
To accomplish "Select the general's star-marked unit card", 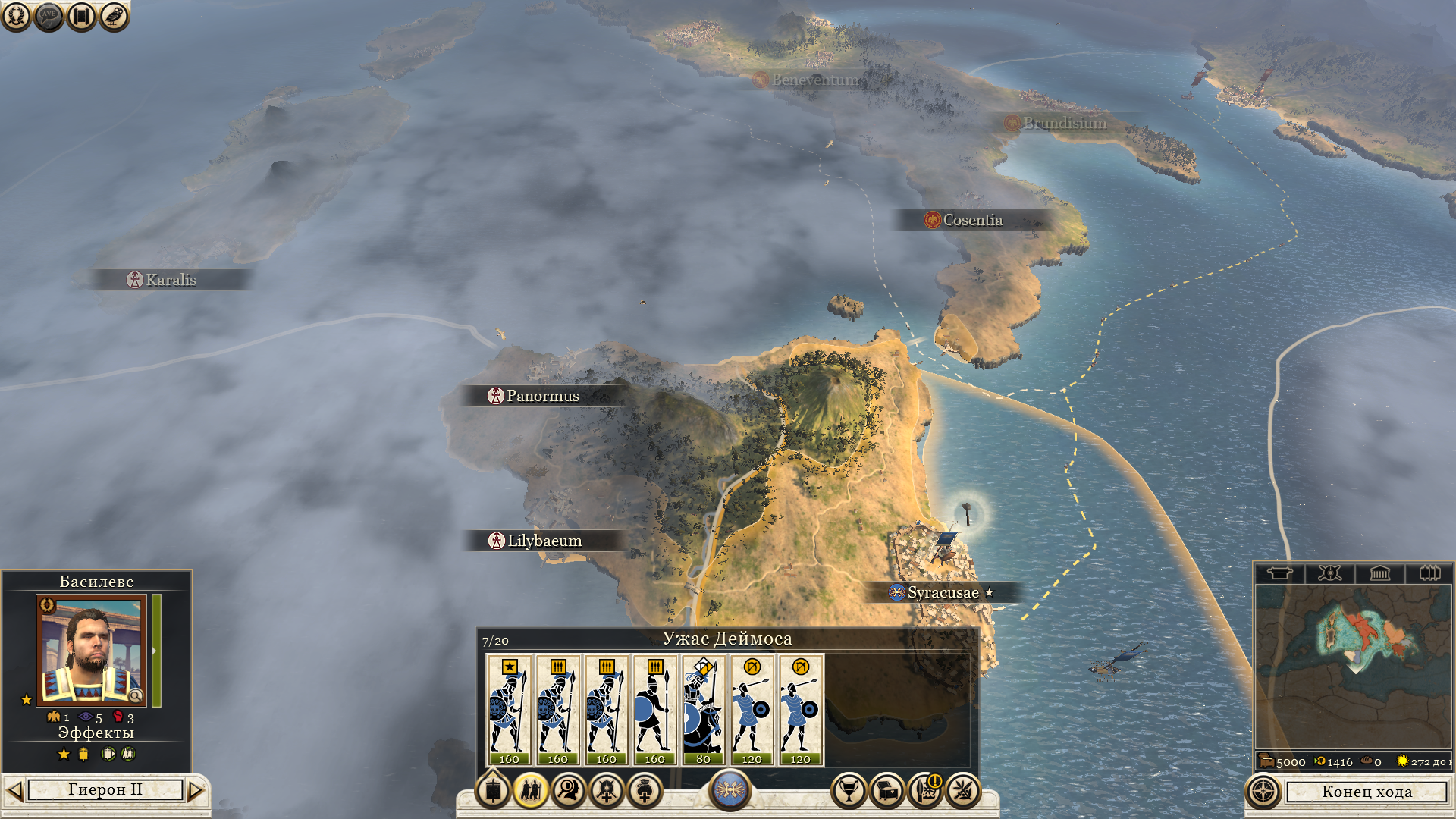I will (x=509, y=710).
